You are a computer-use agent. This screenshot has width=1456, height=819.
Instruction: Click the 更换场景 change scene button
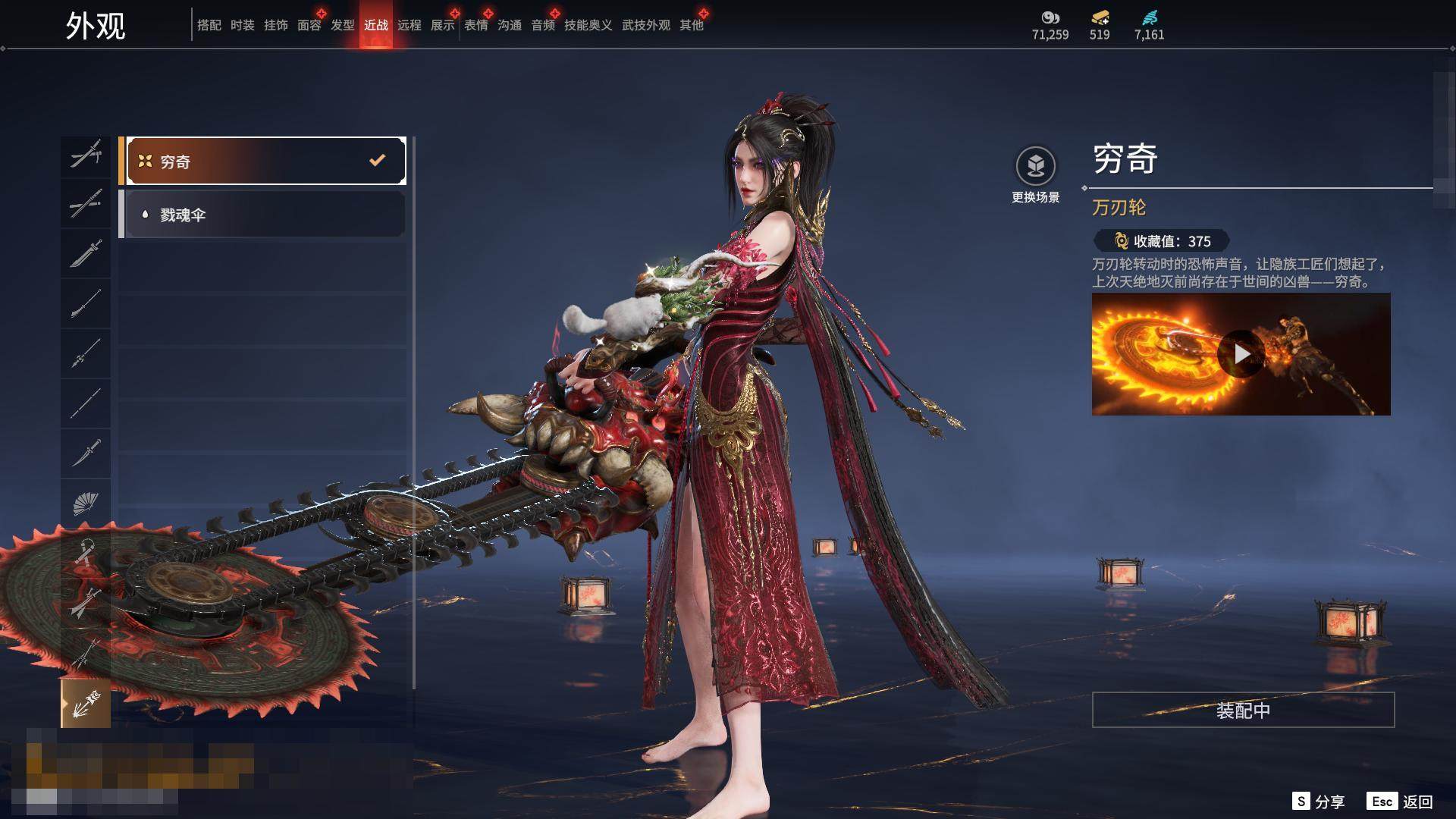(1035, 174)
